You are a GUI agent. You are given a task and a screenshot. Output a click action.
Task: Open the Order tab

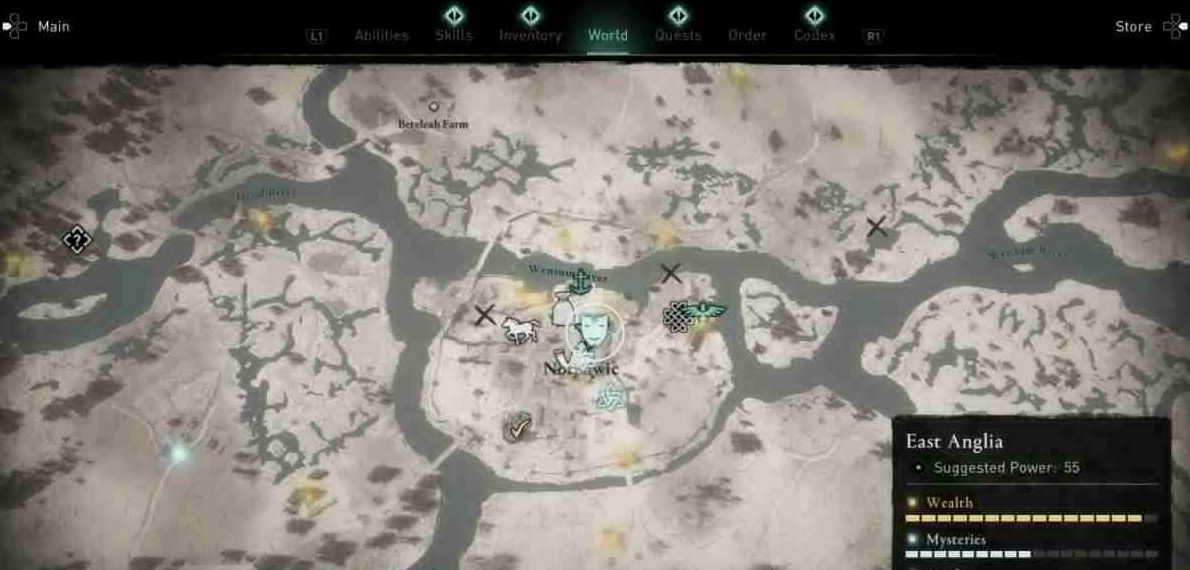[747, 36]
